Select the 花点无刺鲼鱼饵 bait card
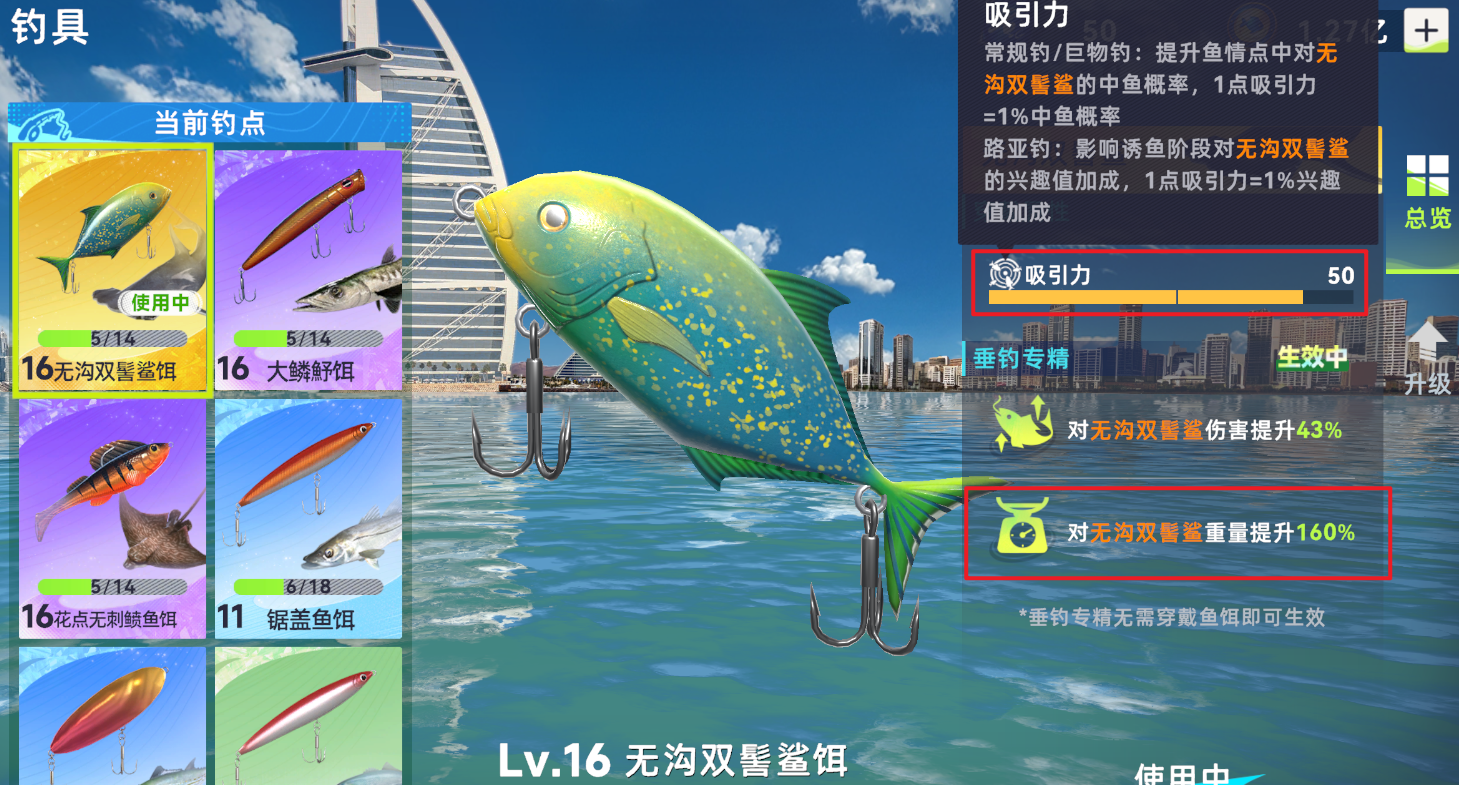1459x785 pixels. pos(111,518)
